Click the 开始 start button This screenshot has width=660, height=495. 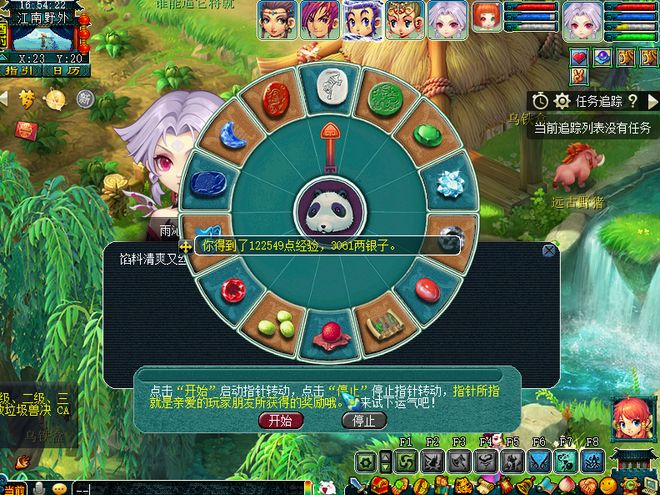coord(279,421)
